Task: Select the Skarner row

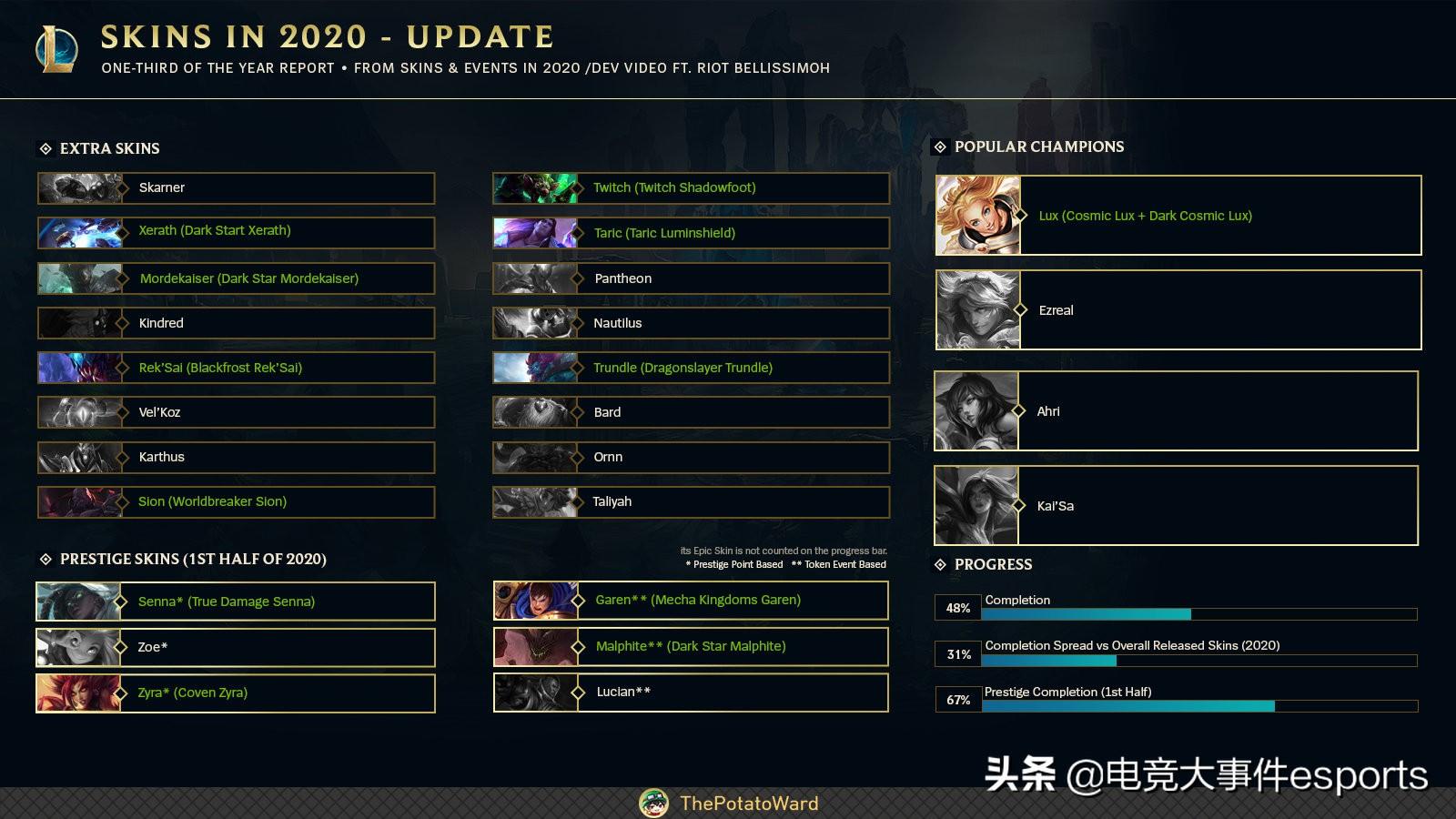Action: point(237,188)
